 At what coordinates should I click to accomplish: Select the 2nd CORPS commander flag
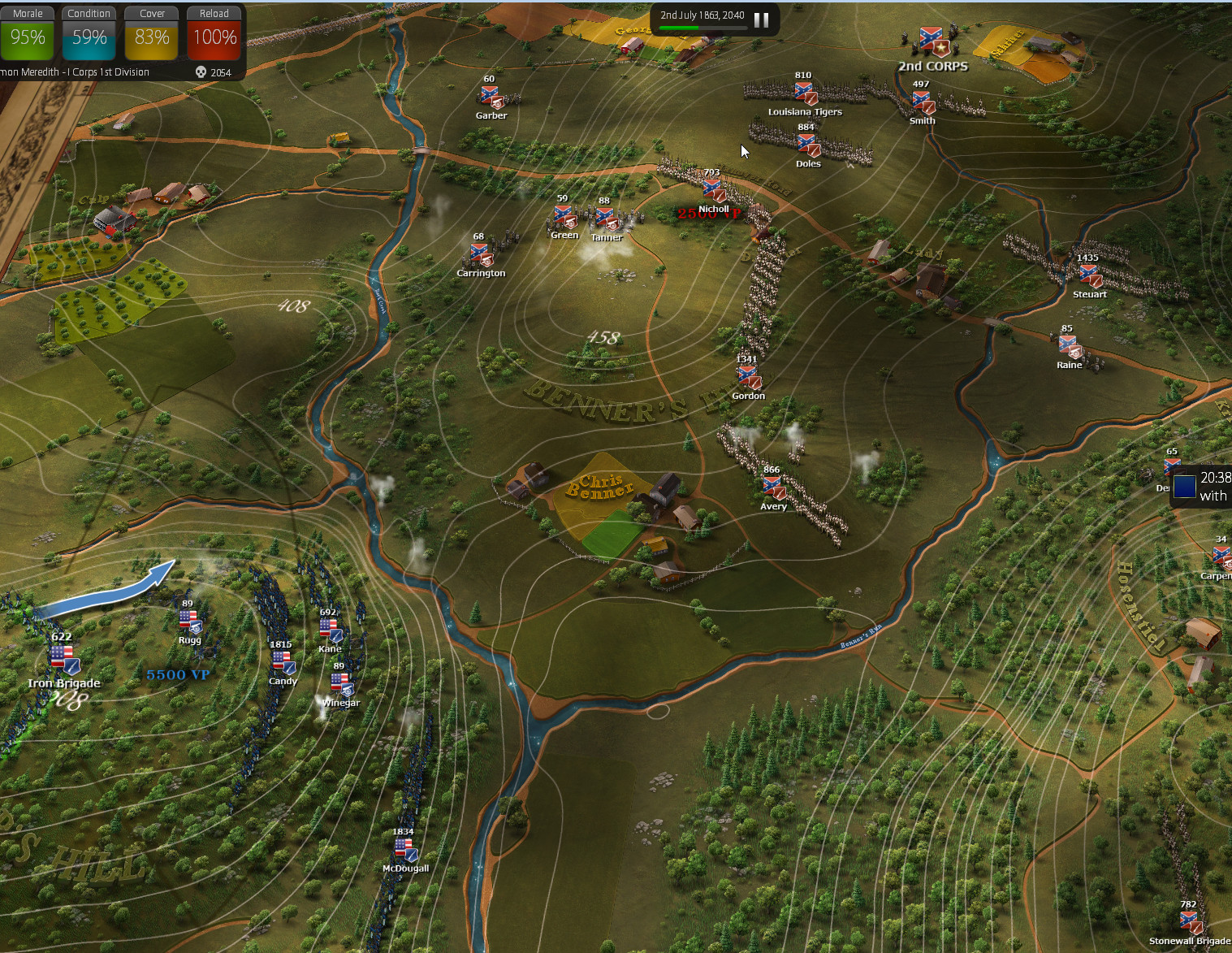[x=932, y=43]
